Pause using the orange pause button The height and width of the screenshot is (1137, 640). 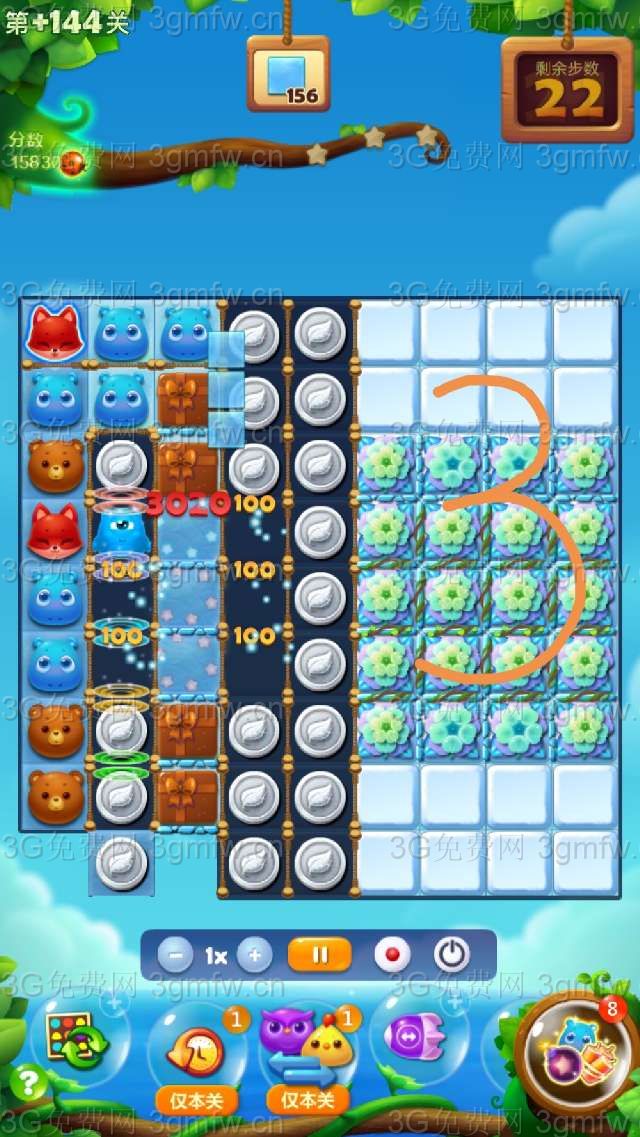tap(320, 955)
